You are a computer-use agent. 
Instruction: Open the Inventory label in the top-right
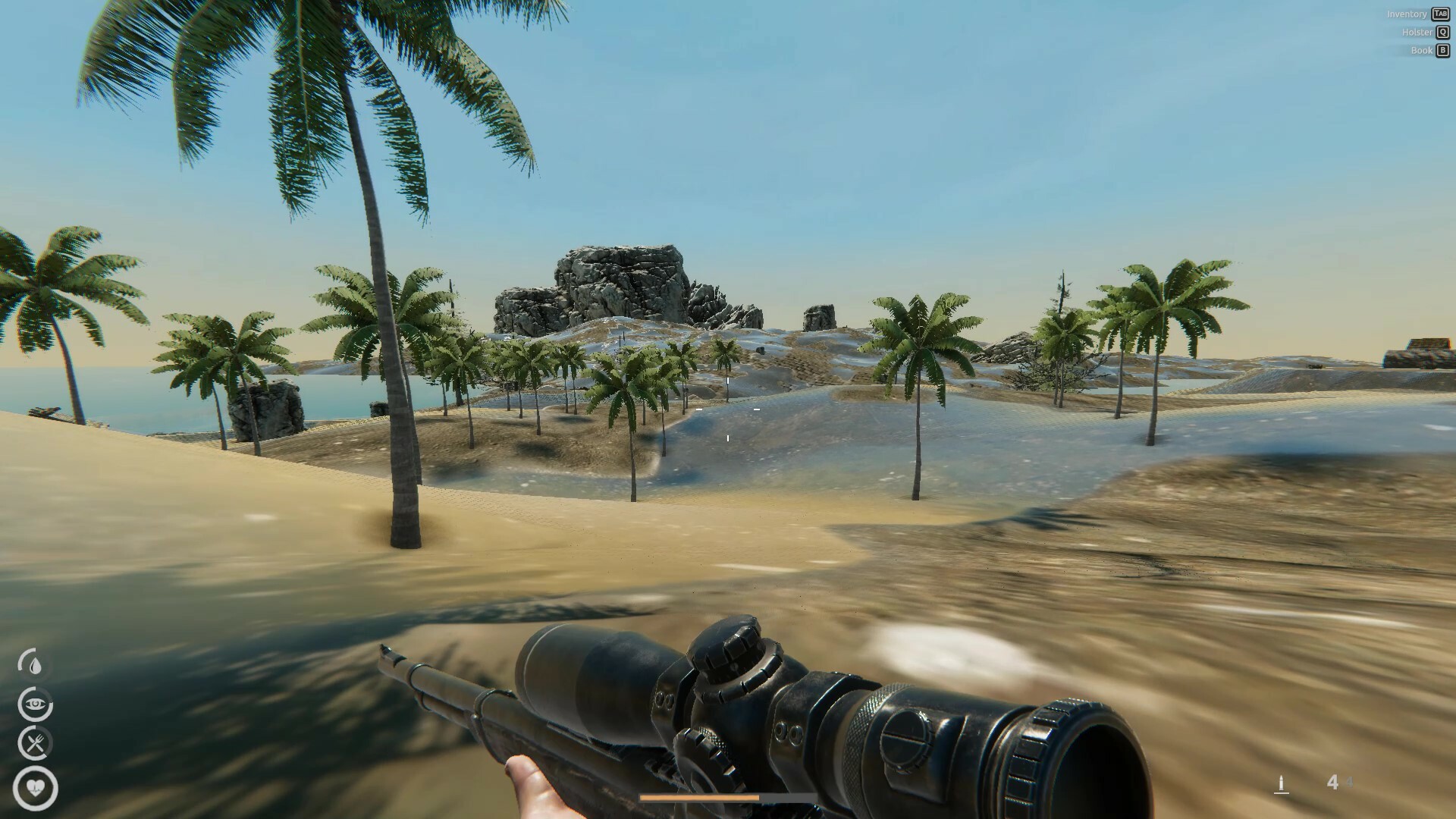tap(1407, 14)
